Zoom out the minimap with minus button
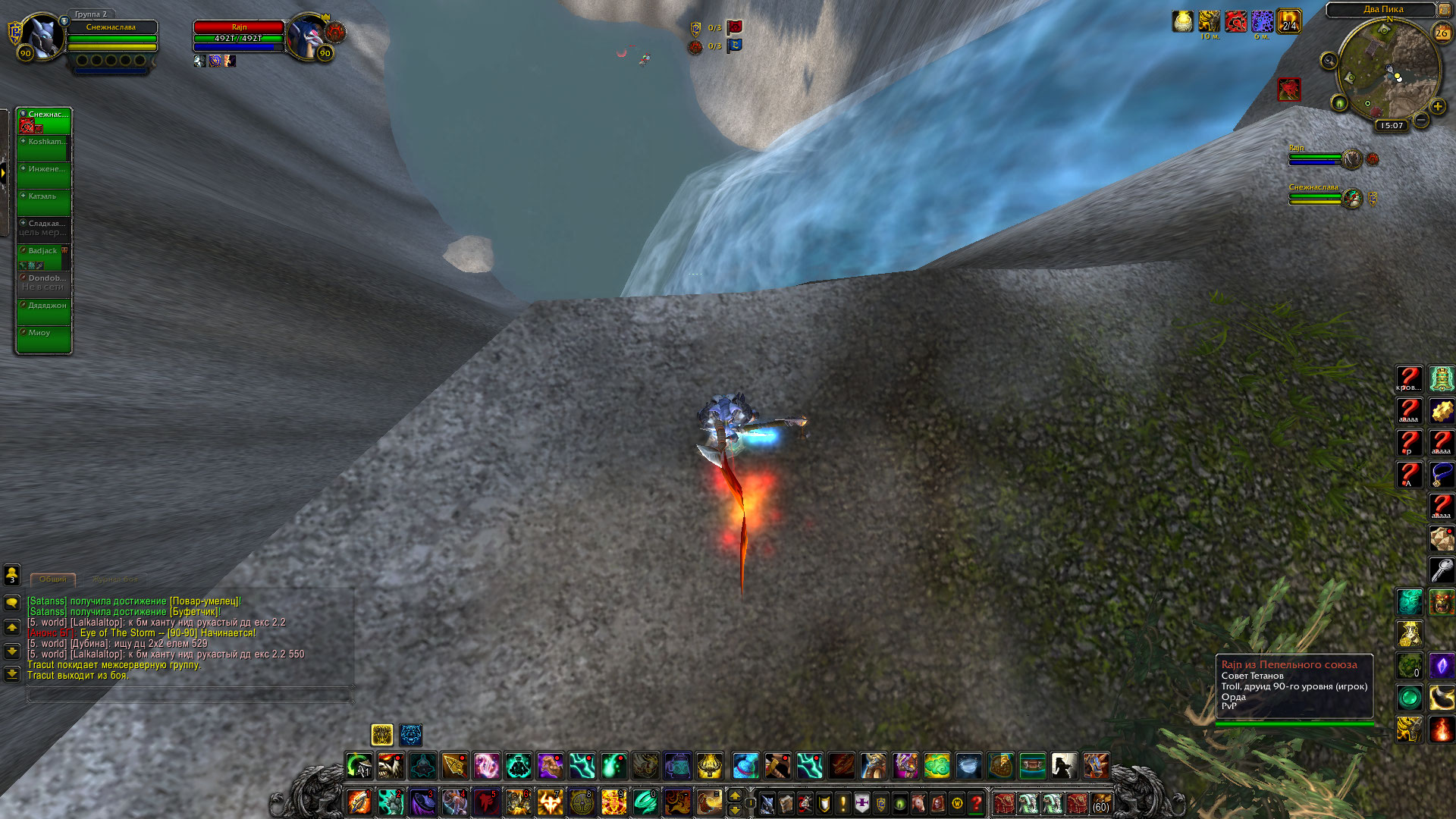The image size is (1456, 819). (1421, 120)
